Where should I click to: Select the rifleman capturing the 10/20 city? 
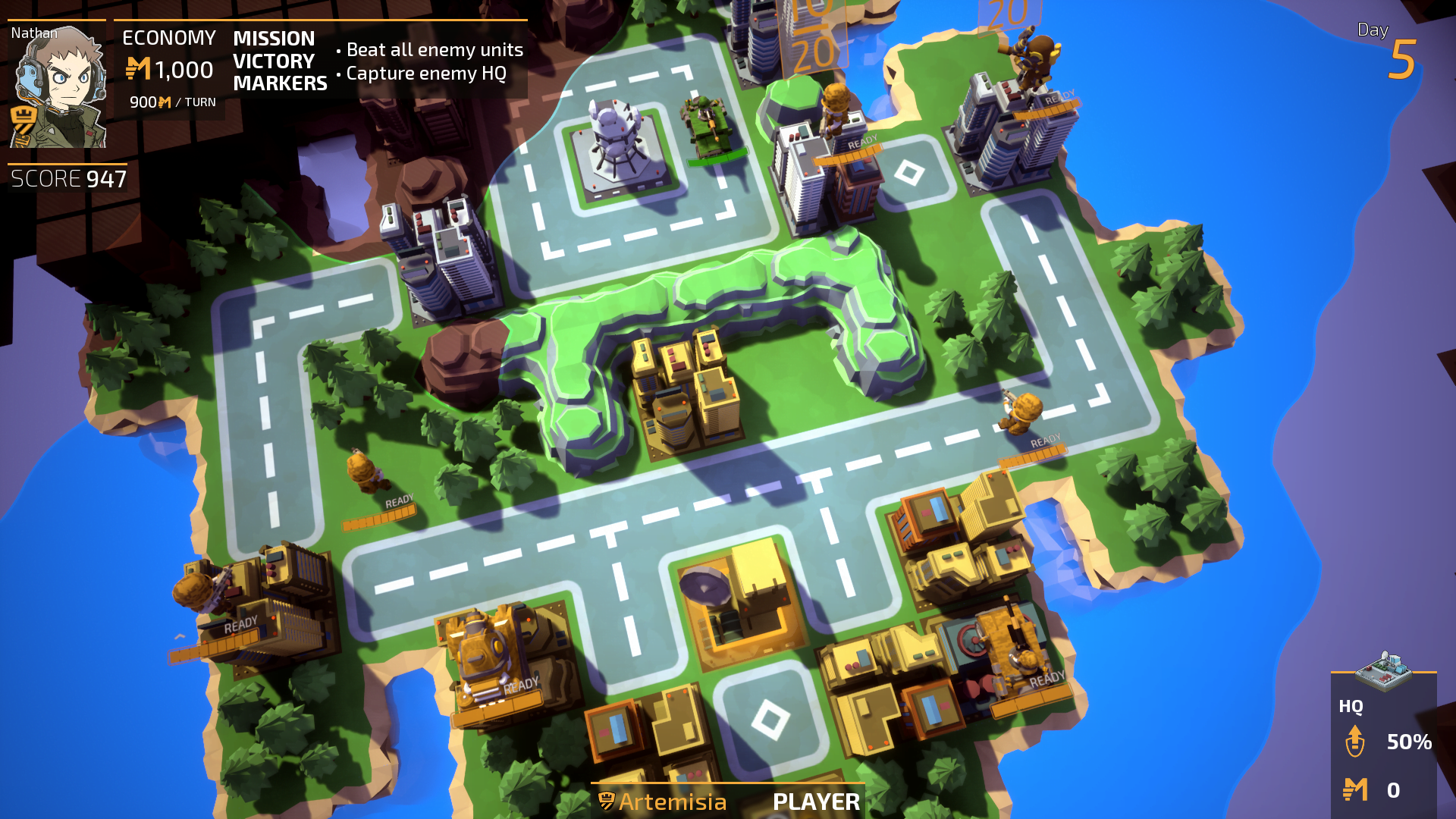pyautogui.click(x=836, y=110)
